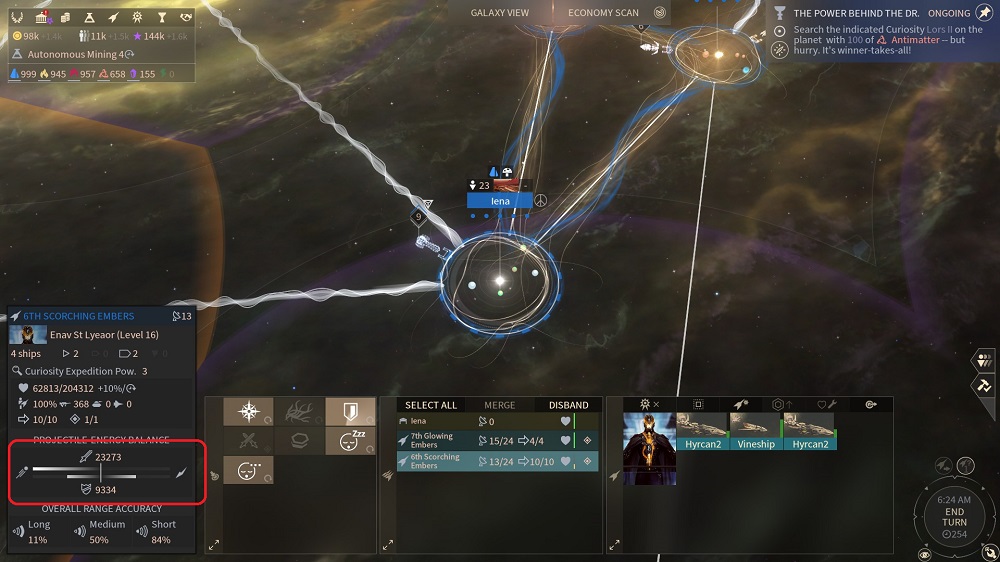Select the Iena system name label
The width and height of the screenshot is (1000, 562).
[500, 201]
